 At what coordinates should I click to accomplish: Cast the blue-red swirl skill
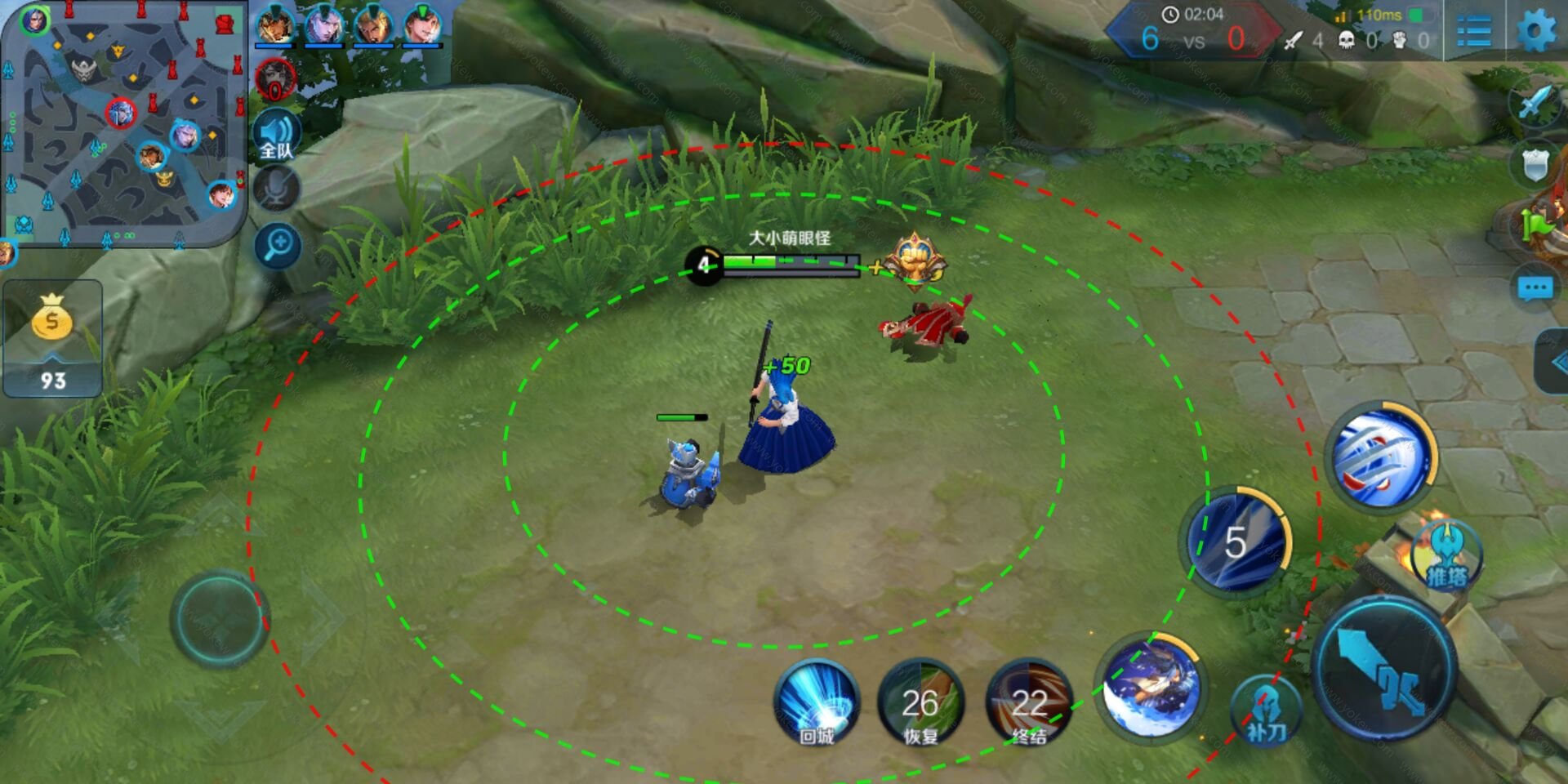[x=1381, y=457]
